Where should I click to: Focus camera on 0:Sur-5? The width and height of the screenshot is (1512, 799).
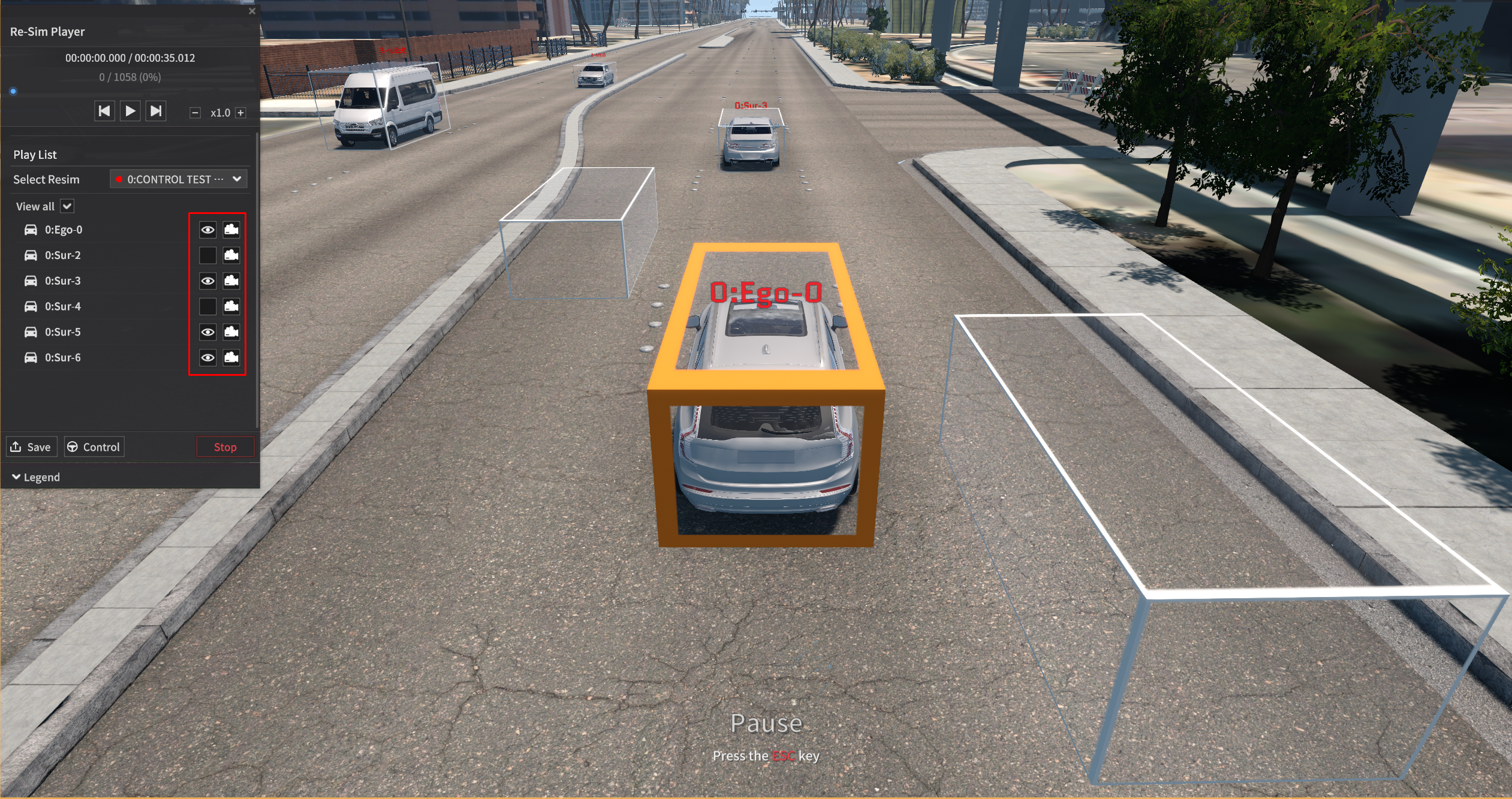[231, 332]
